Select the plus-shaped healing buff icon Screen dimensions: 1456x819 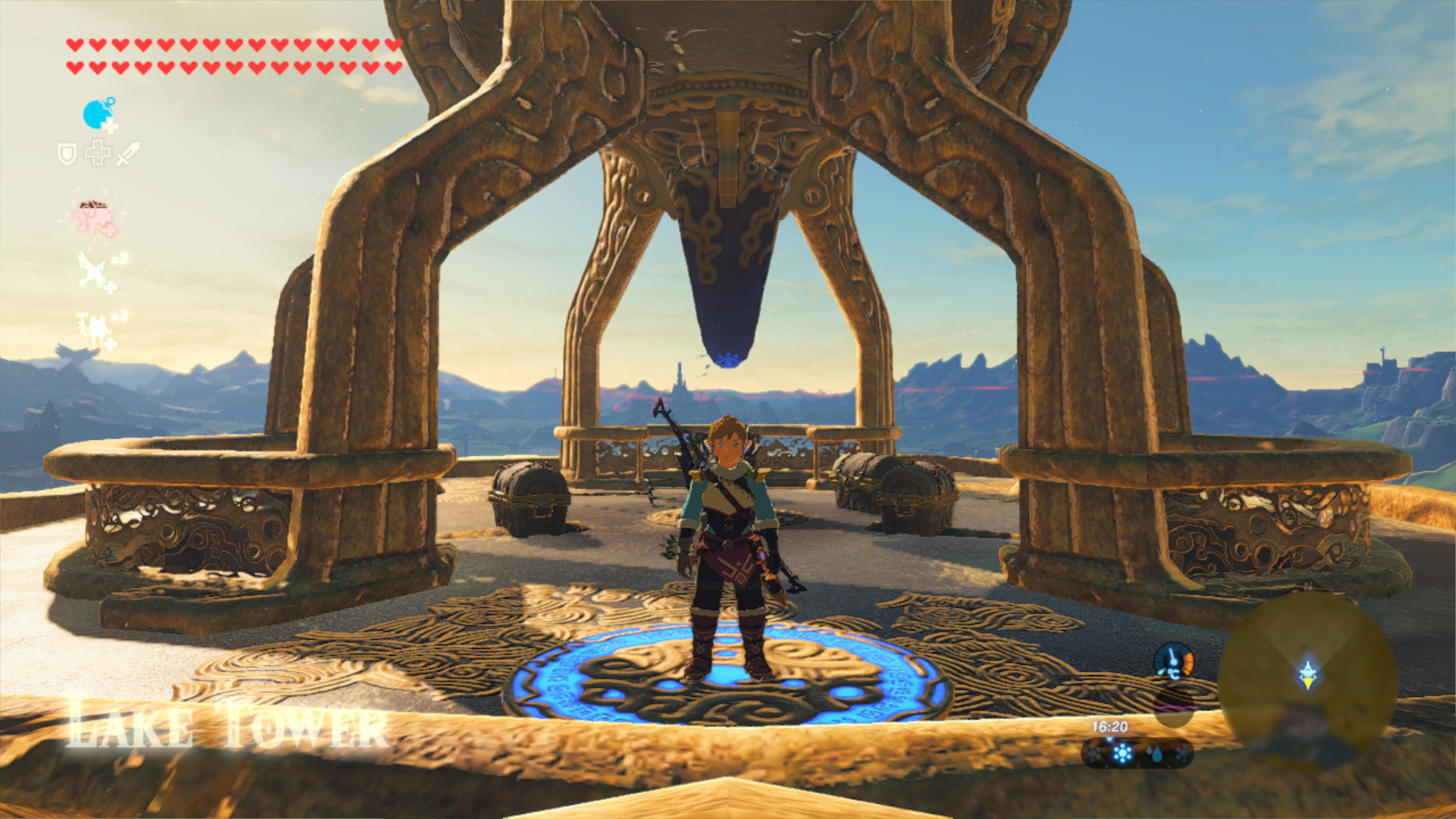(97, 152)
